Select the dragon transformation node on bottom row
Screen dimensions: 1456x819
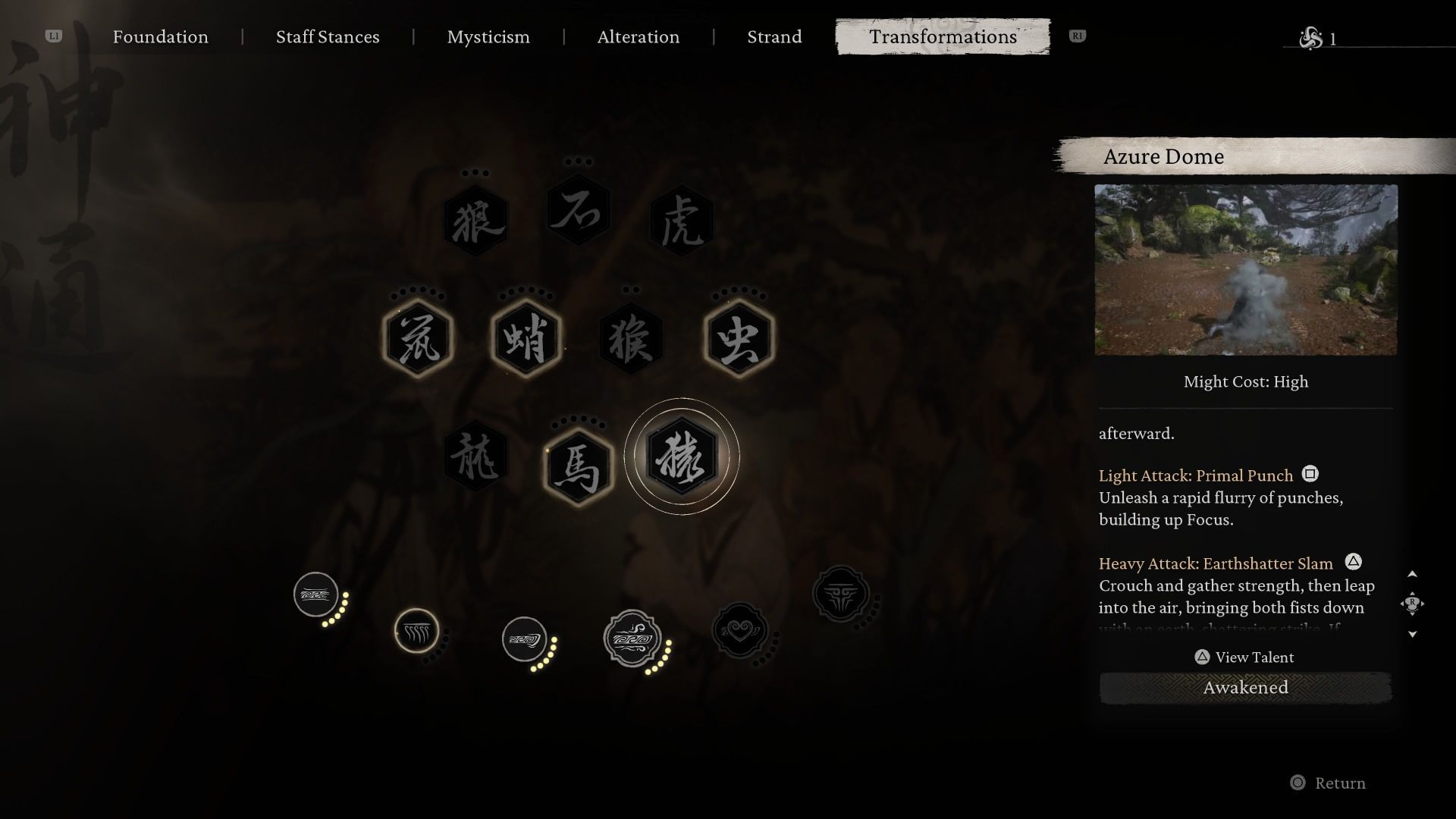475,459
